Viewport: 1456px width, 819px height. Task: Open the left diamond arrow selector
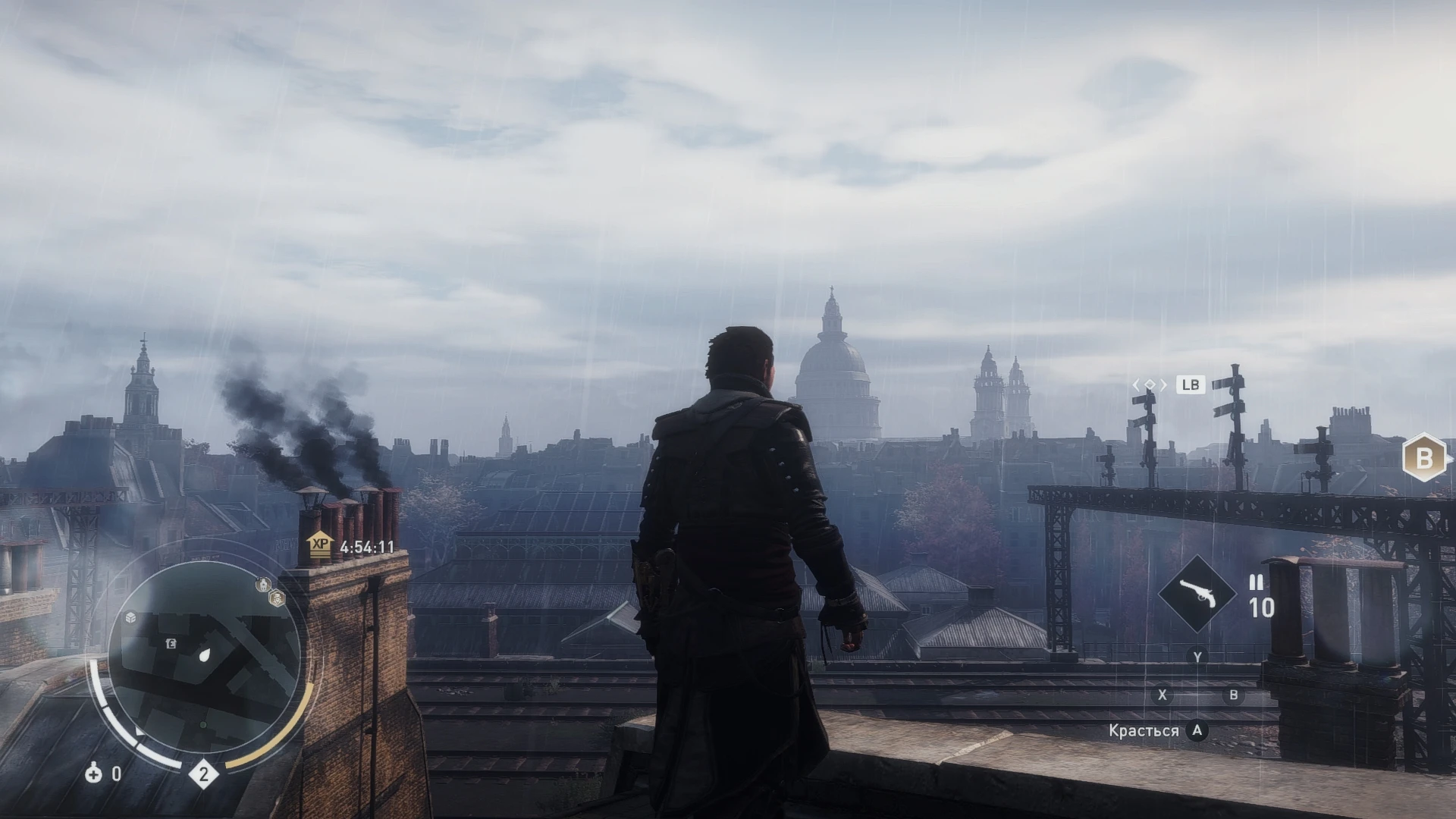1137,384
